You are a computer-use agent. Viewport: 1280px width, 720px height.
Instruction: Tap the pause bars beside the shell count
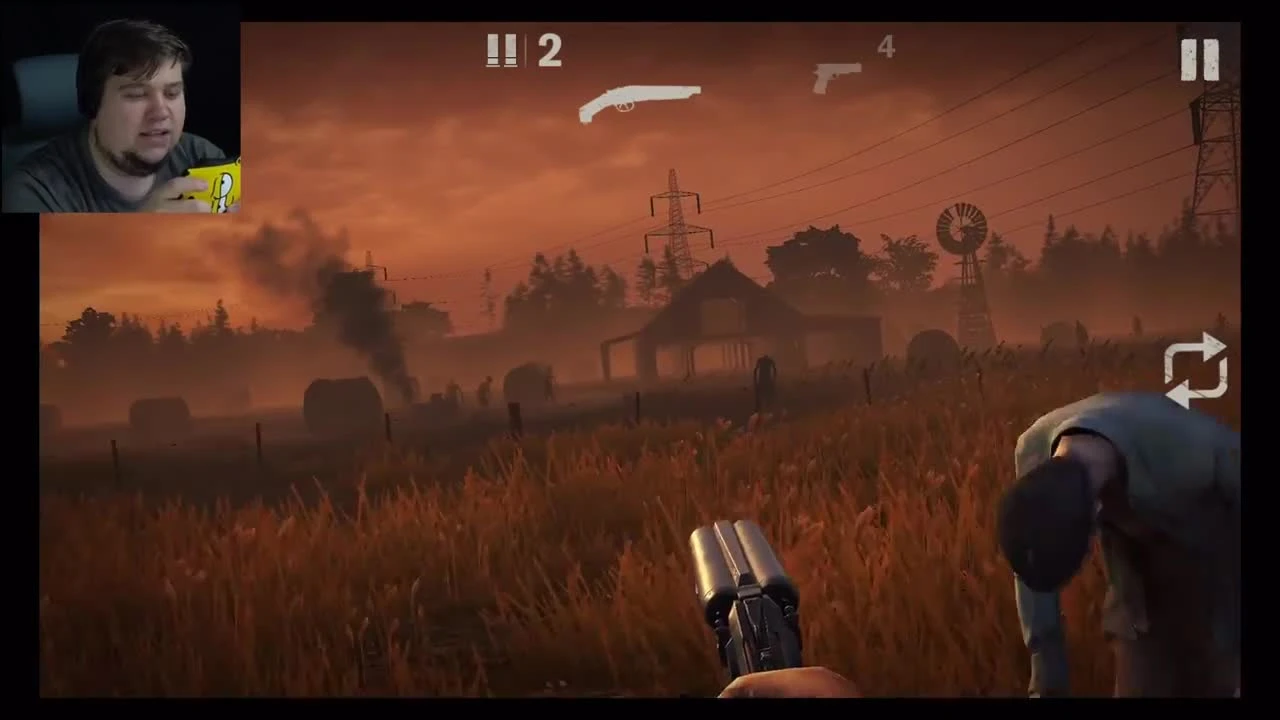[x=501, y=51]
